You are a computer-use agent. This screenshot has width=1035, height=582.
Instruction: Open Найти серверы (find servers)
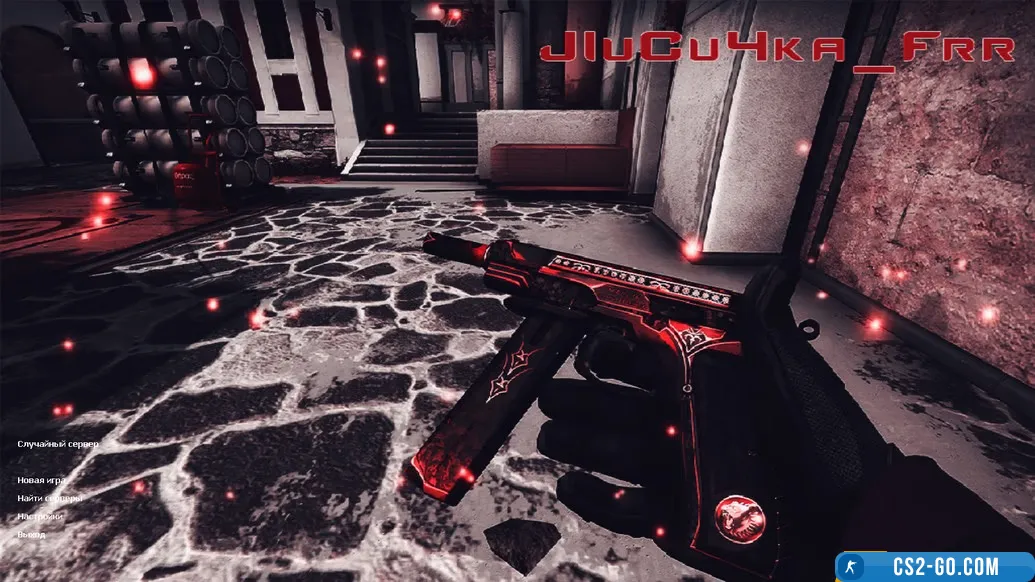(x=49, y=498)
